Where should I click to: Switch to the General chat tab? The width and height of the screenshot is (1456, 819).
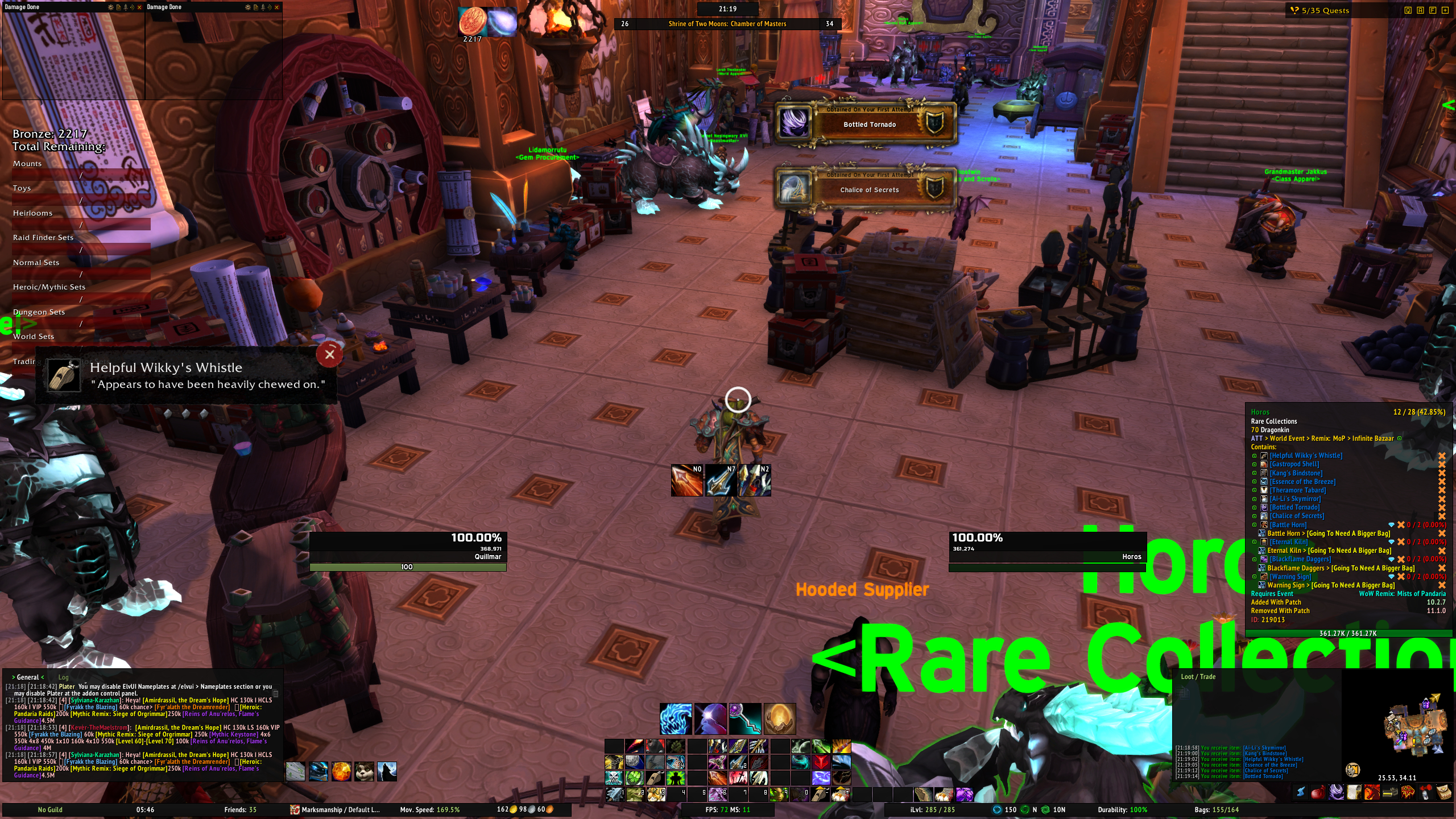click(27, 677)
